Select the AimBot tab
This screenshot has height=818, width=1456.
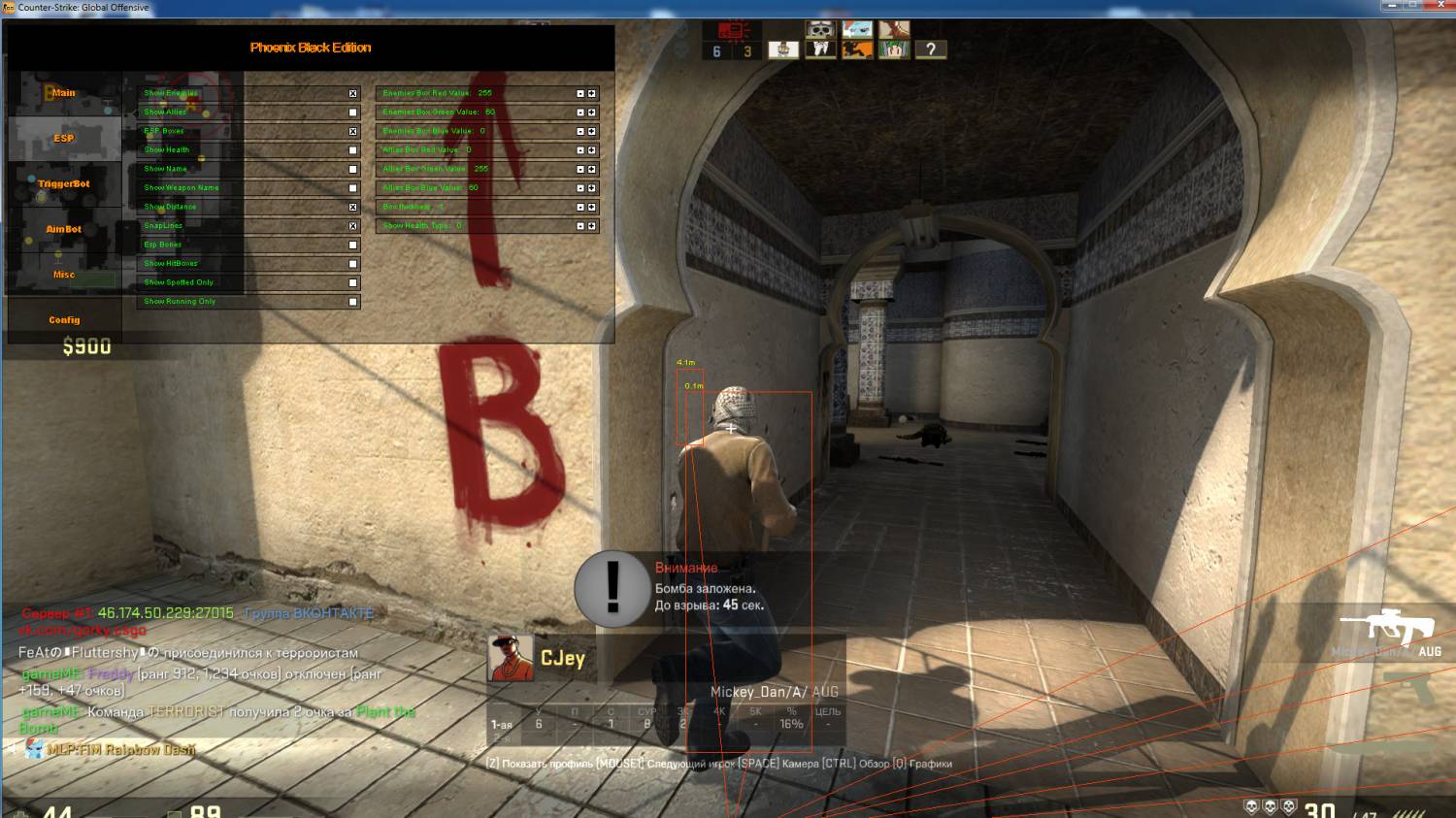click(64, 229)
